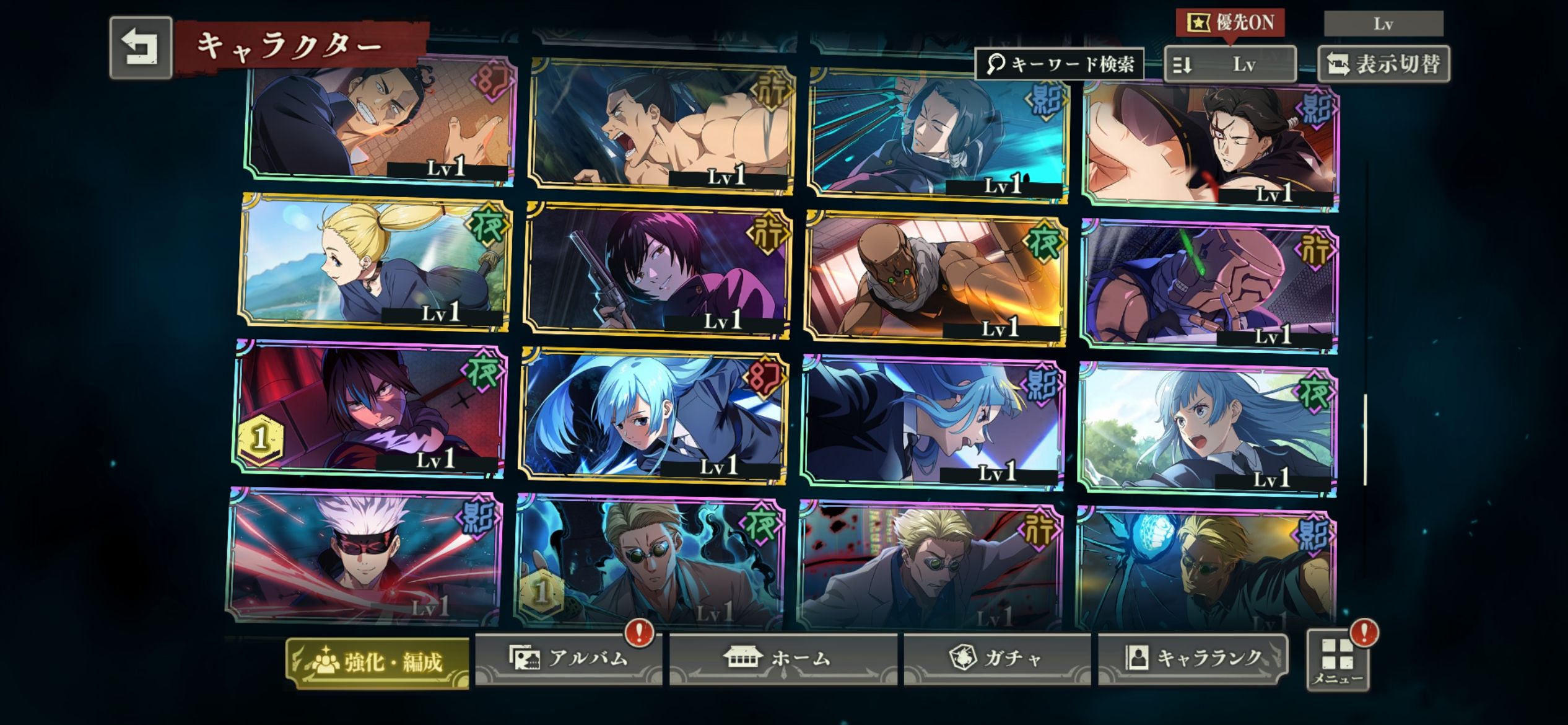Switch to the キャラランク tab

[1192, 658]
